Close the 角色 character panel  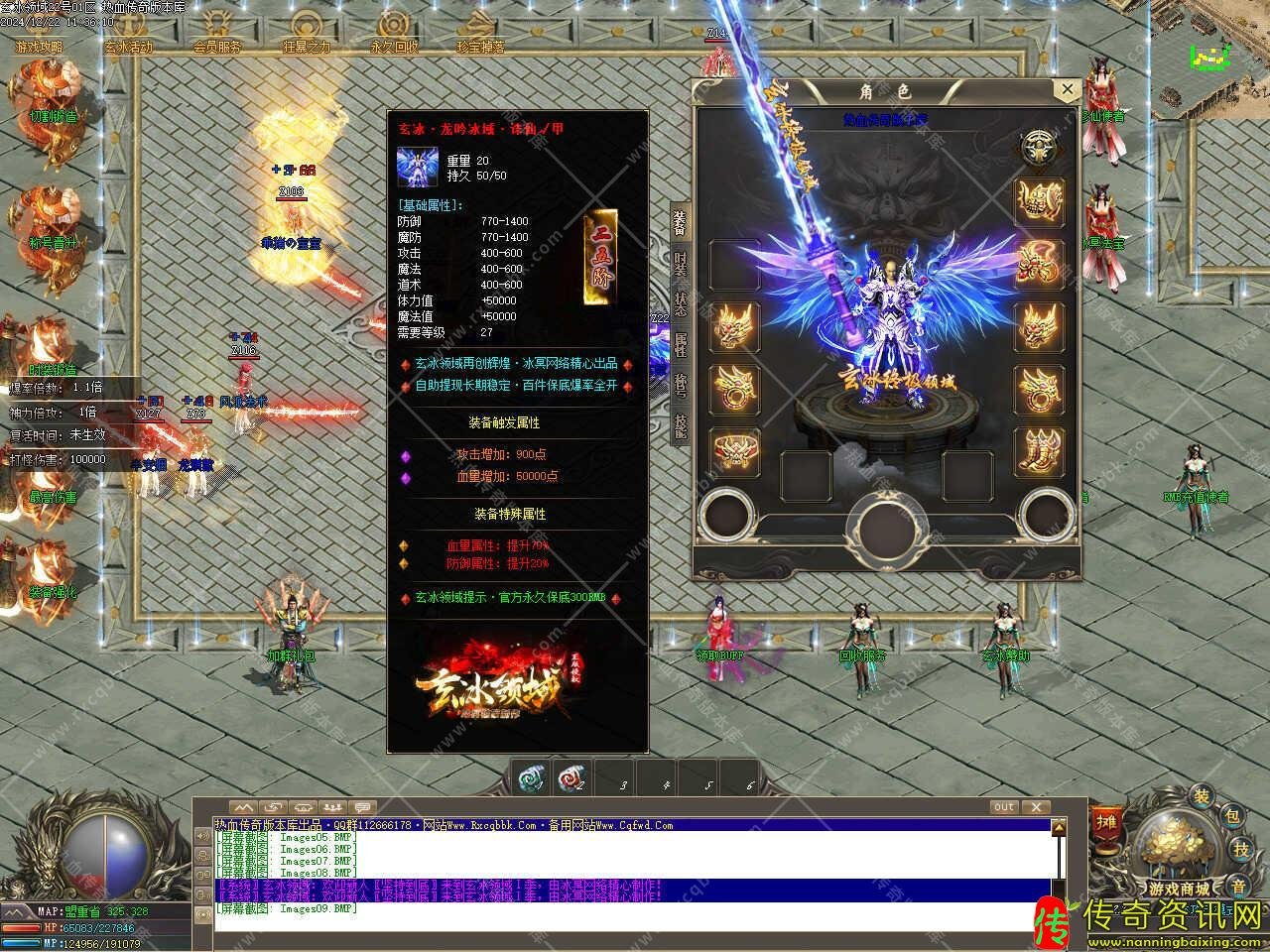coord(1067,90)
